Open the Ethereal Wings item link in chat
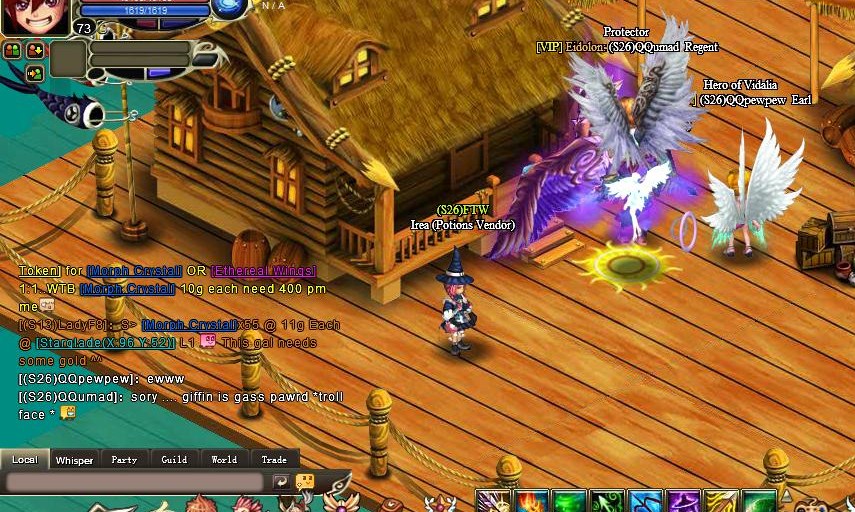The height and width of the screenshot is (512, 855). coord(264,271)
